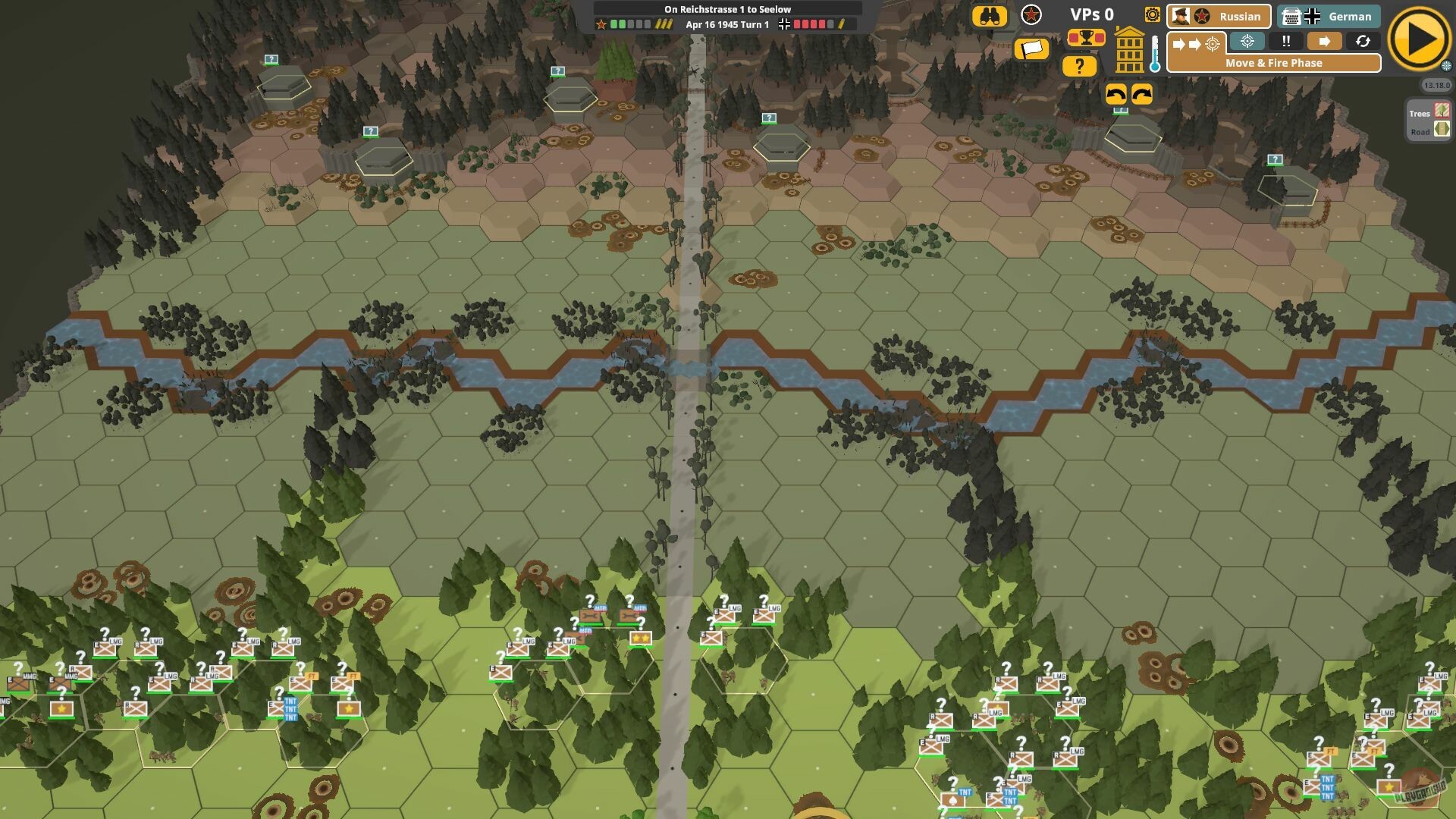Click the yellow question mark help icon
This screenshot has height=819, width=1456.
(x=1080, y=66)
